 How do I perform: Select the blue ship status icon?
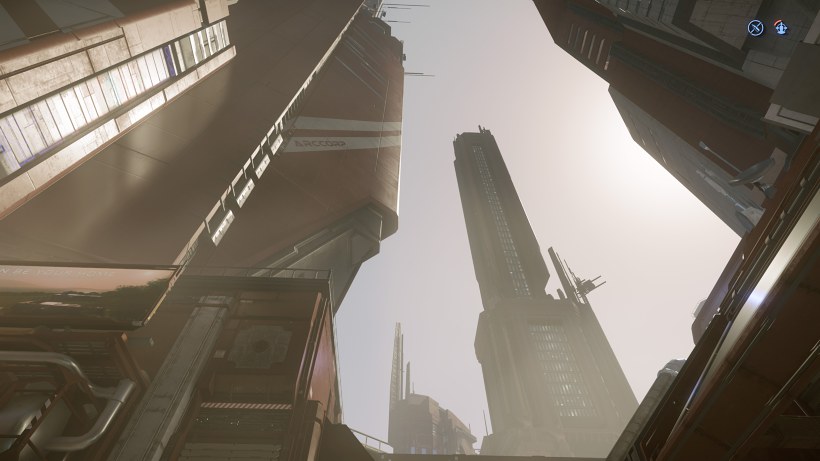click(x=781, y=28)
